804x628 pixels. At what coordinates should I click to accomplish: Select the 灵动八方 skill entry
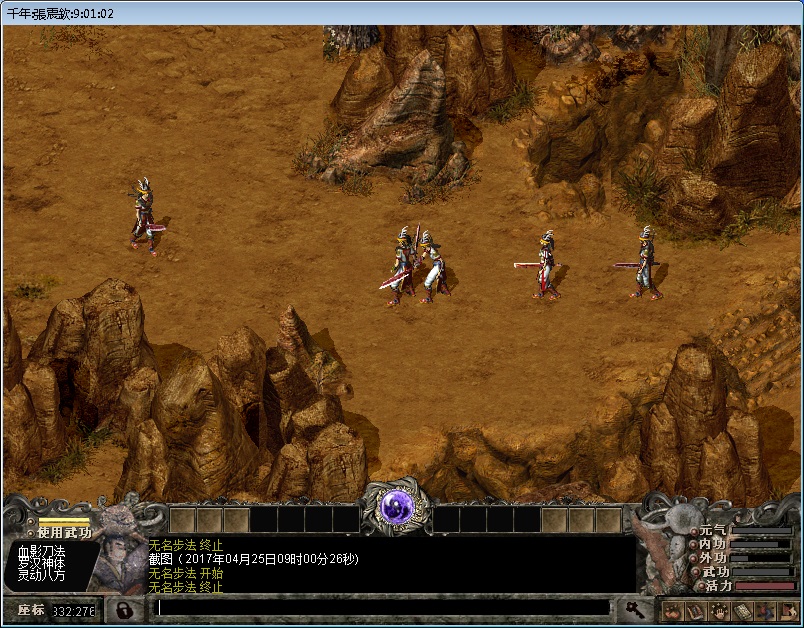click(x=42, y=576)
